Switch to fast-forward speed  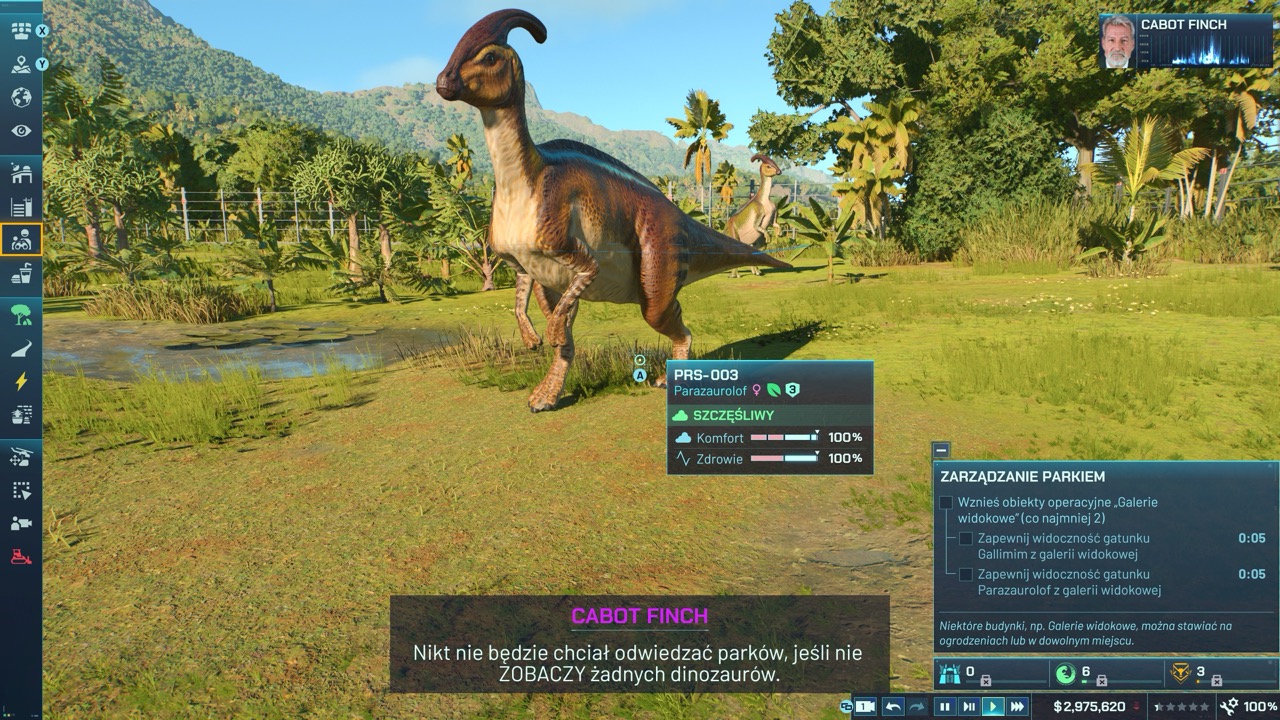click(1018, 707)
